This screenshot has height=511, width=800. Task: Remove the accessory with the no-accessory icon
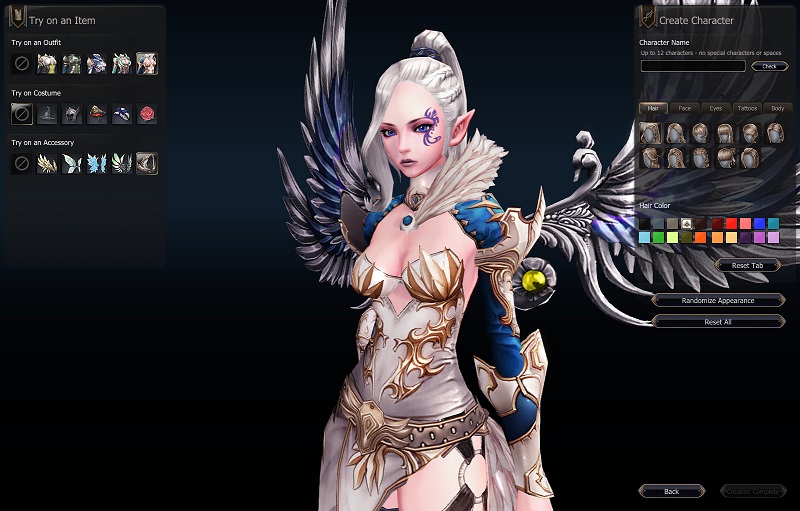pos(21,163)
